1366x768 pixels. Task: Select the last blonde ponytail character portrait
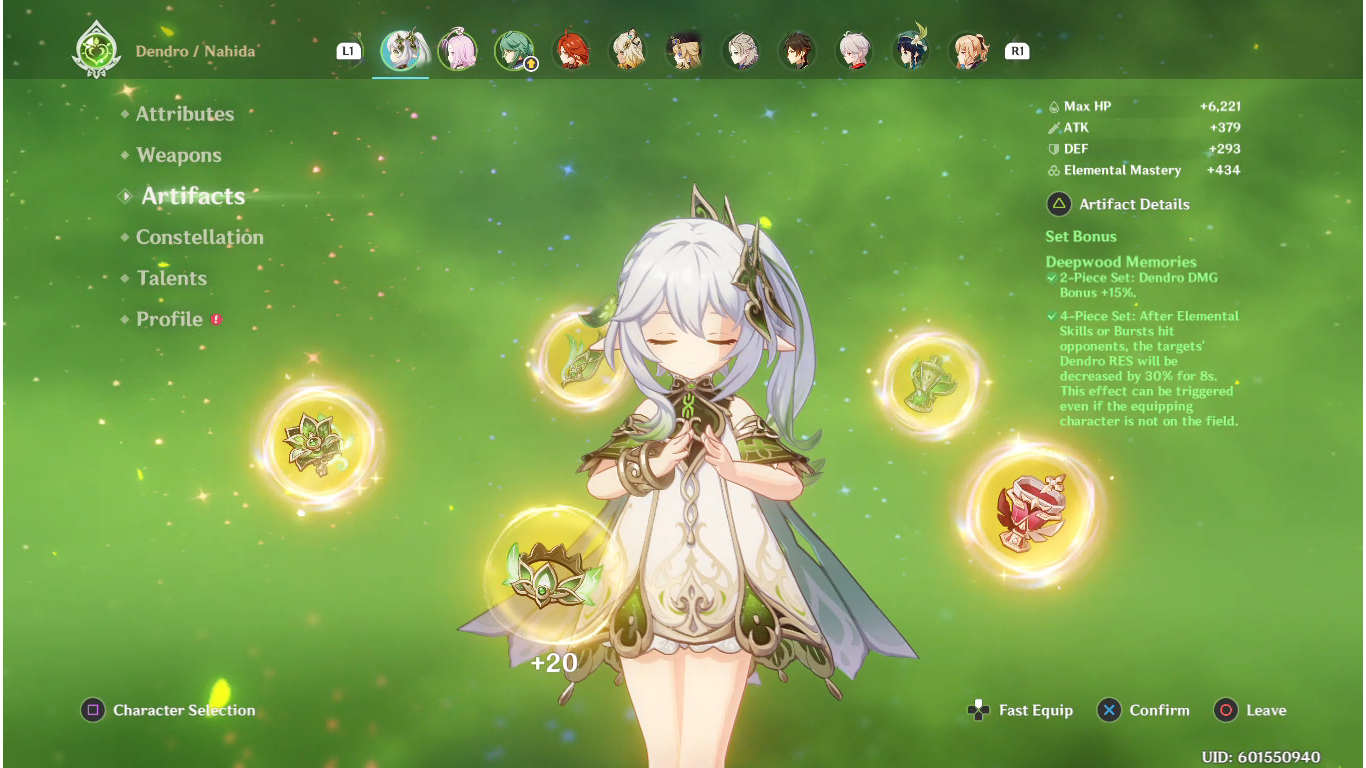point(968,51)
